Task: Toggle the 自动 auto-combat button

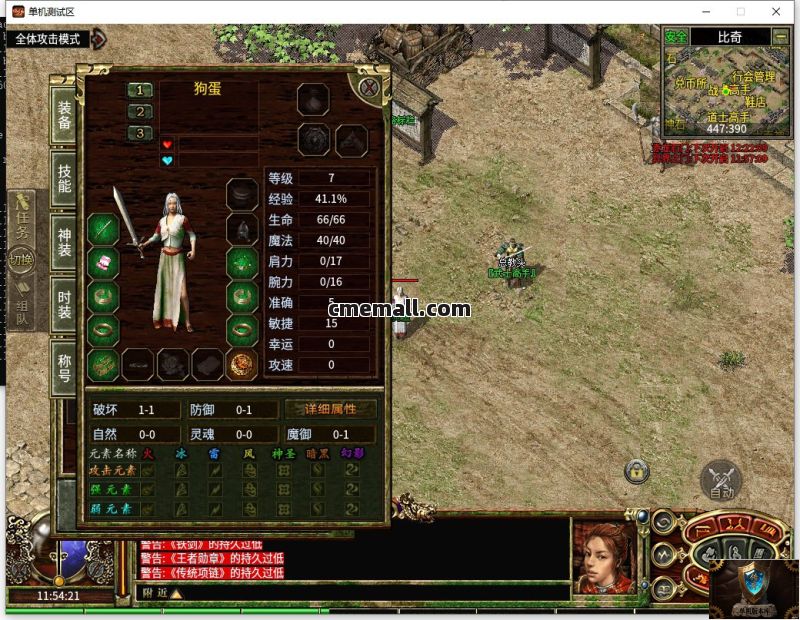Action: pyautogui.click(x=721, y=480)
